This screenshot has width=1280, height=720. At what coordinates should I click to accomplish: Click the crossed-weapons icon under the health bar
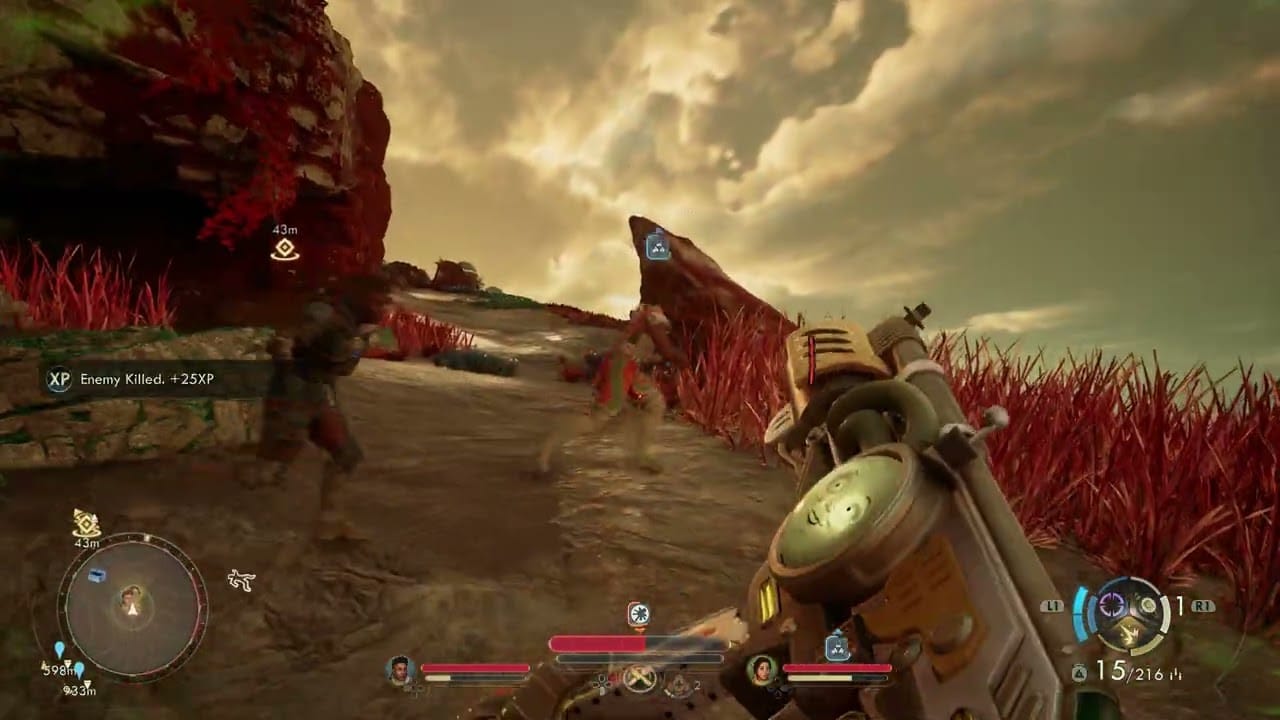pos(639,679)
